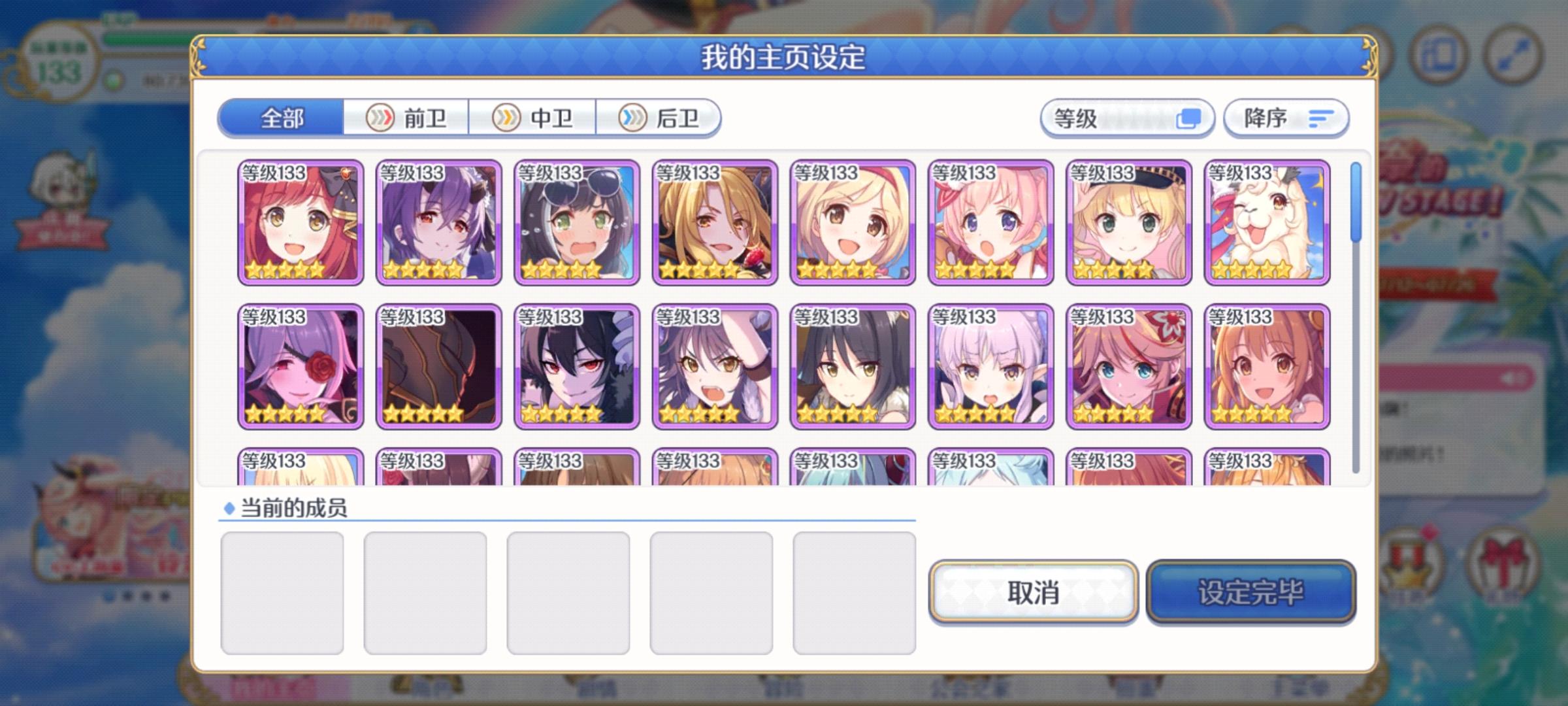Open the 等级 sort criteria selector

pyautogui.click(x=1127, y=118)
